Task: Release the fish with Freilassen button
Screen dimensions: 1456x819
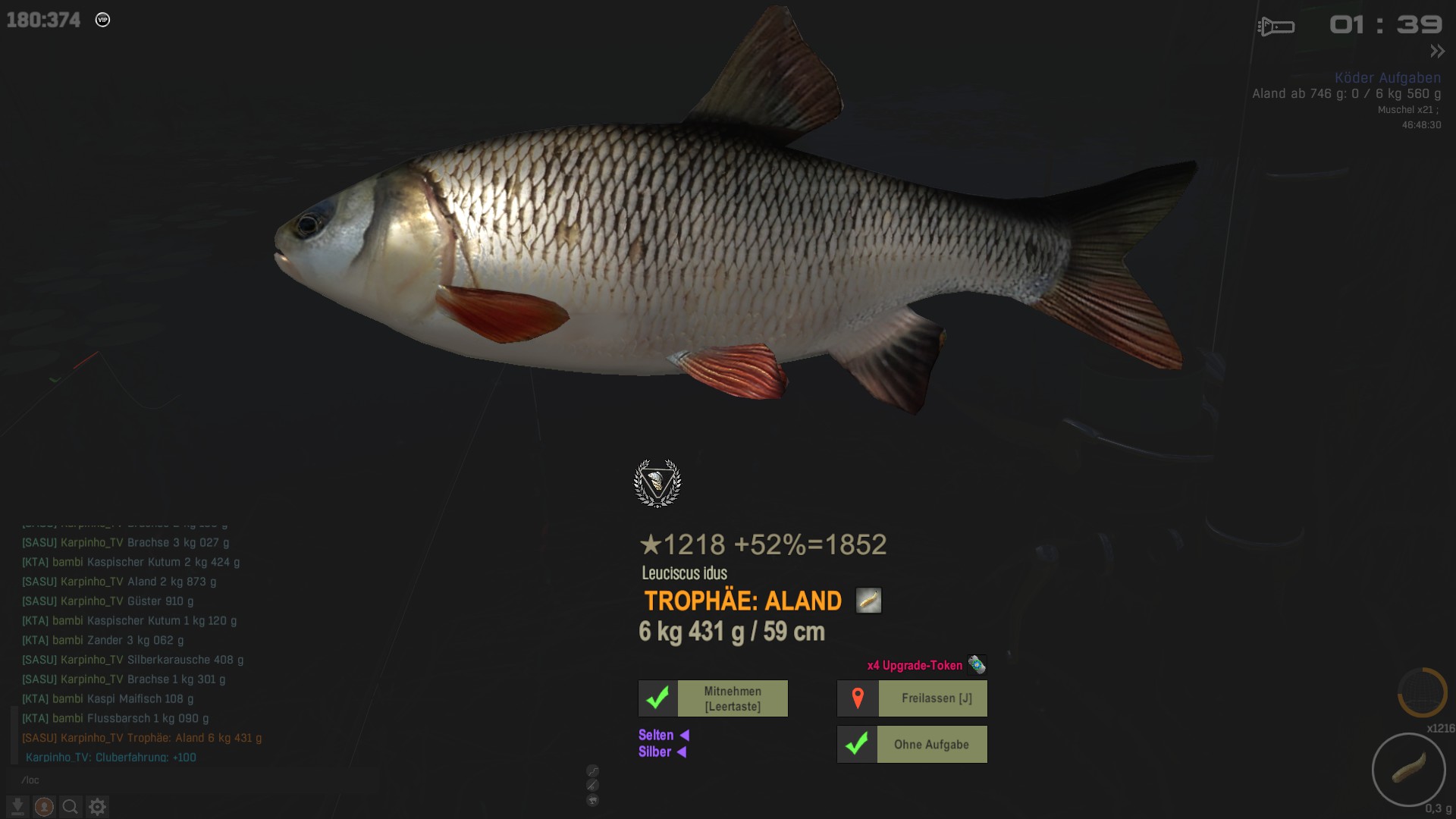Action: 912,698
